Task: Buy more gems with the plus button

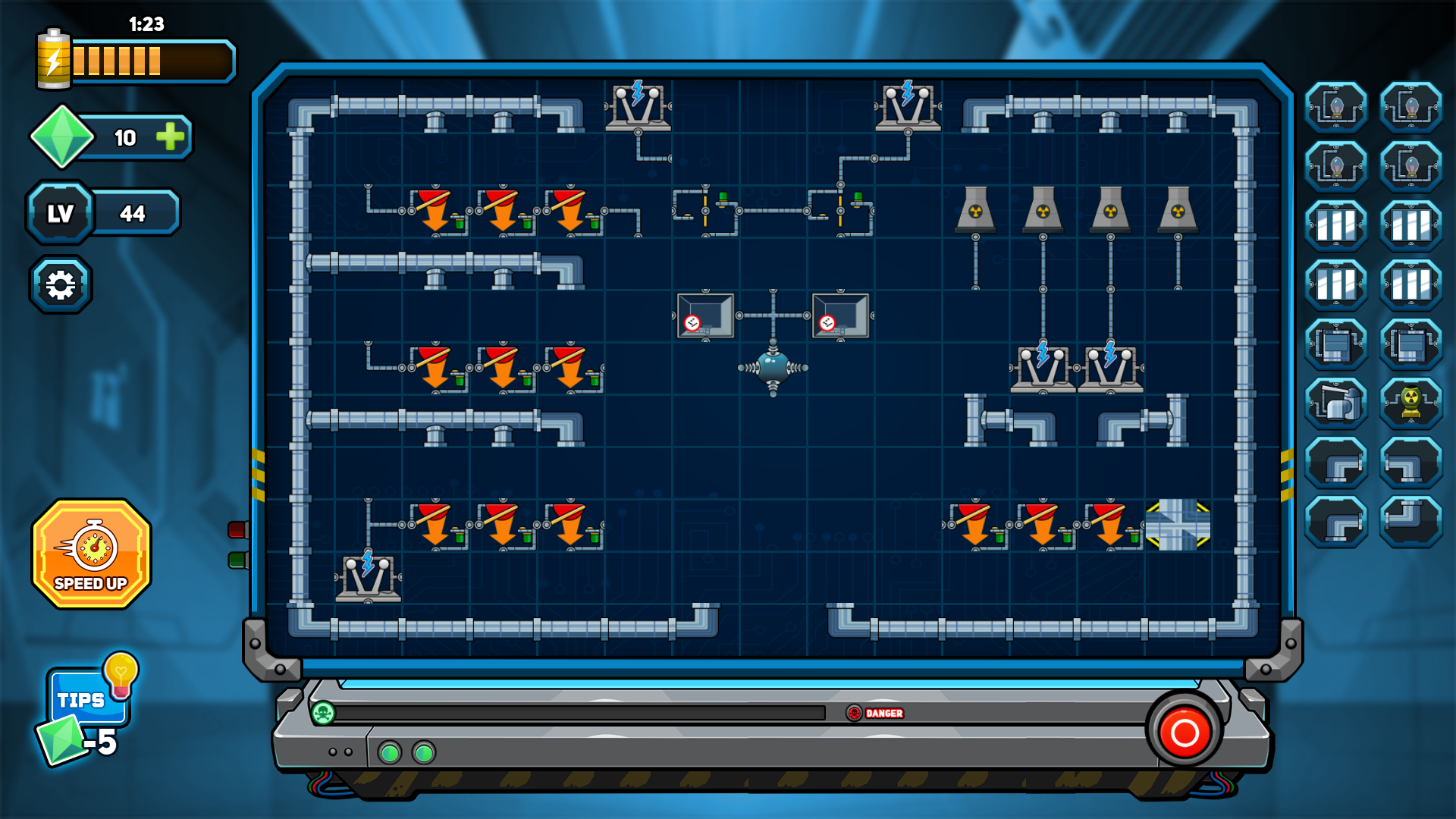Action: tap(168, 138)
